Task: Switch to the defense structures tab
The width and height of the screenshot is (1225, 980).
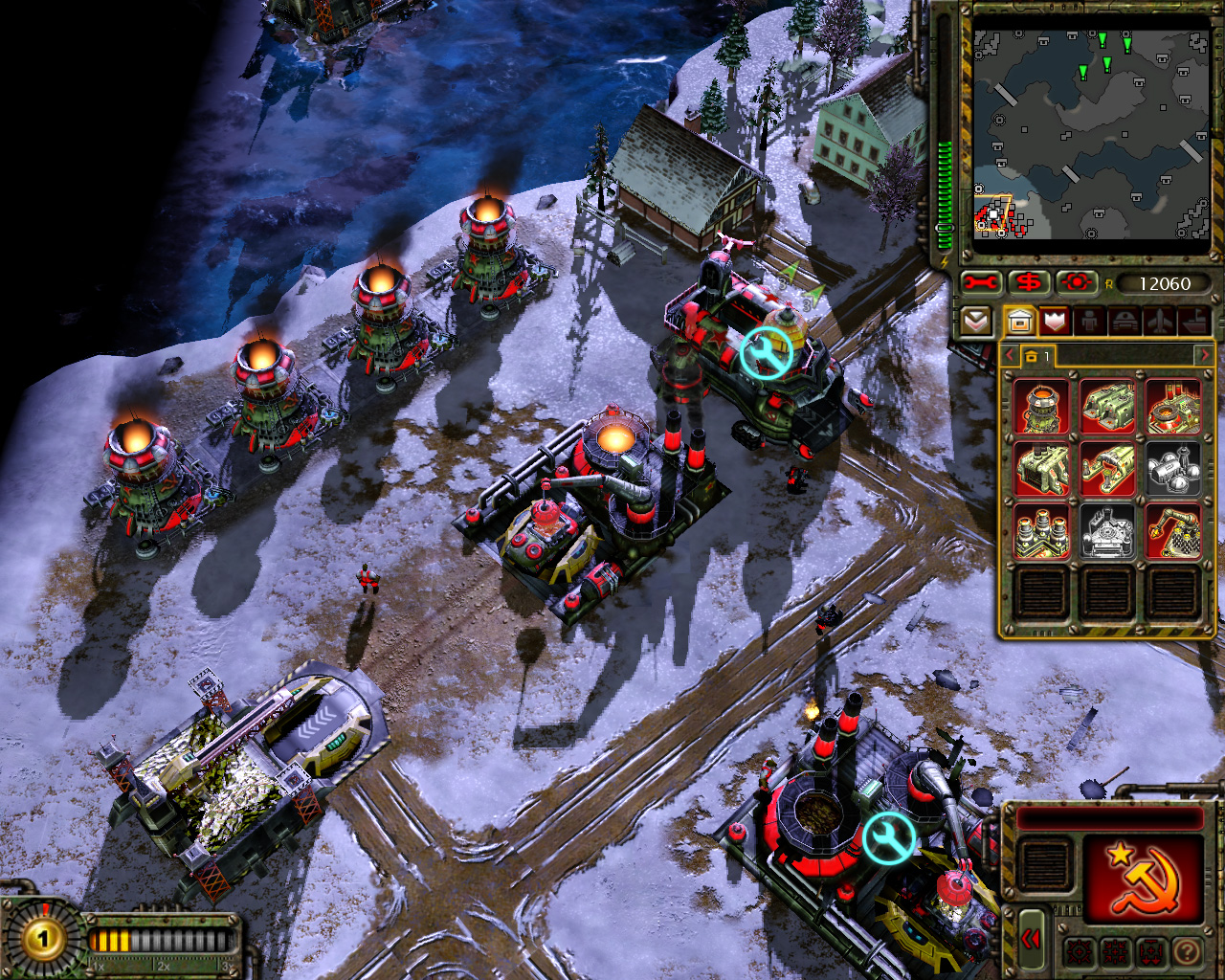Action: pyautogui.click(x=1055, y=321)
